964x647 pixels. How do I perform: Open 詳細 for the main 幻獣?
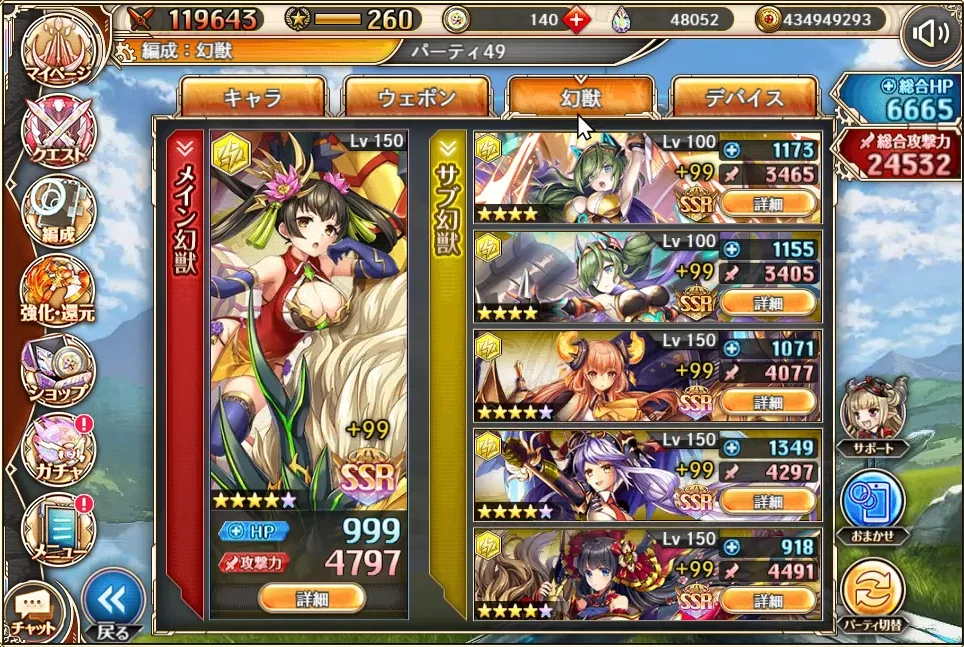pyautogui.click(x=310, y=598)
